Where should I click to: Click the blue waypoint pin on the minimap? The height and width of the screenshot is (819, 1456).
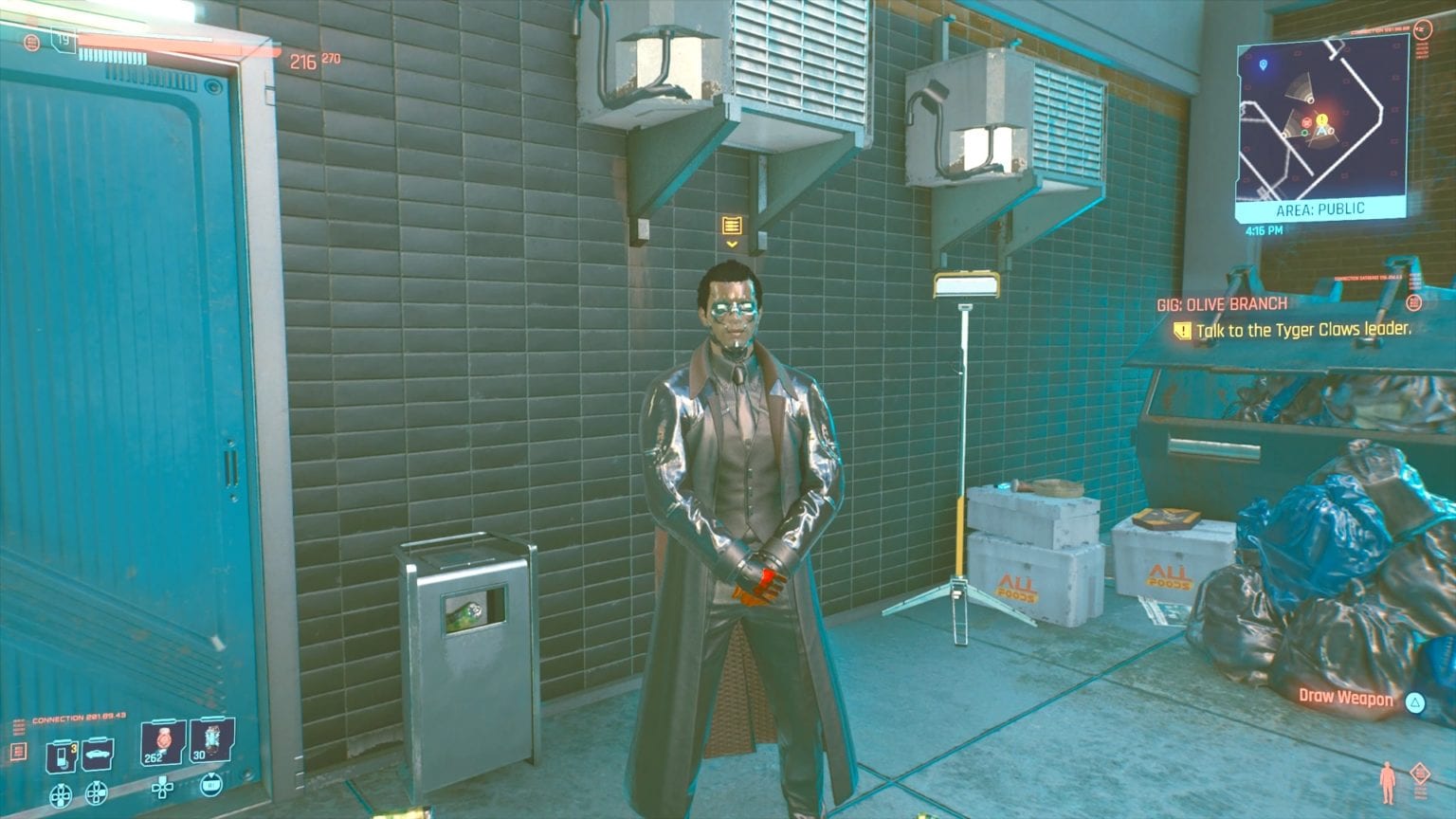(1264, 65)
